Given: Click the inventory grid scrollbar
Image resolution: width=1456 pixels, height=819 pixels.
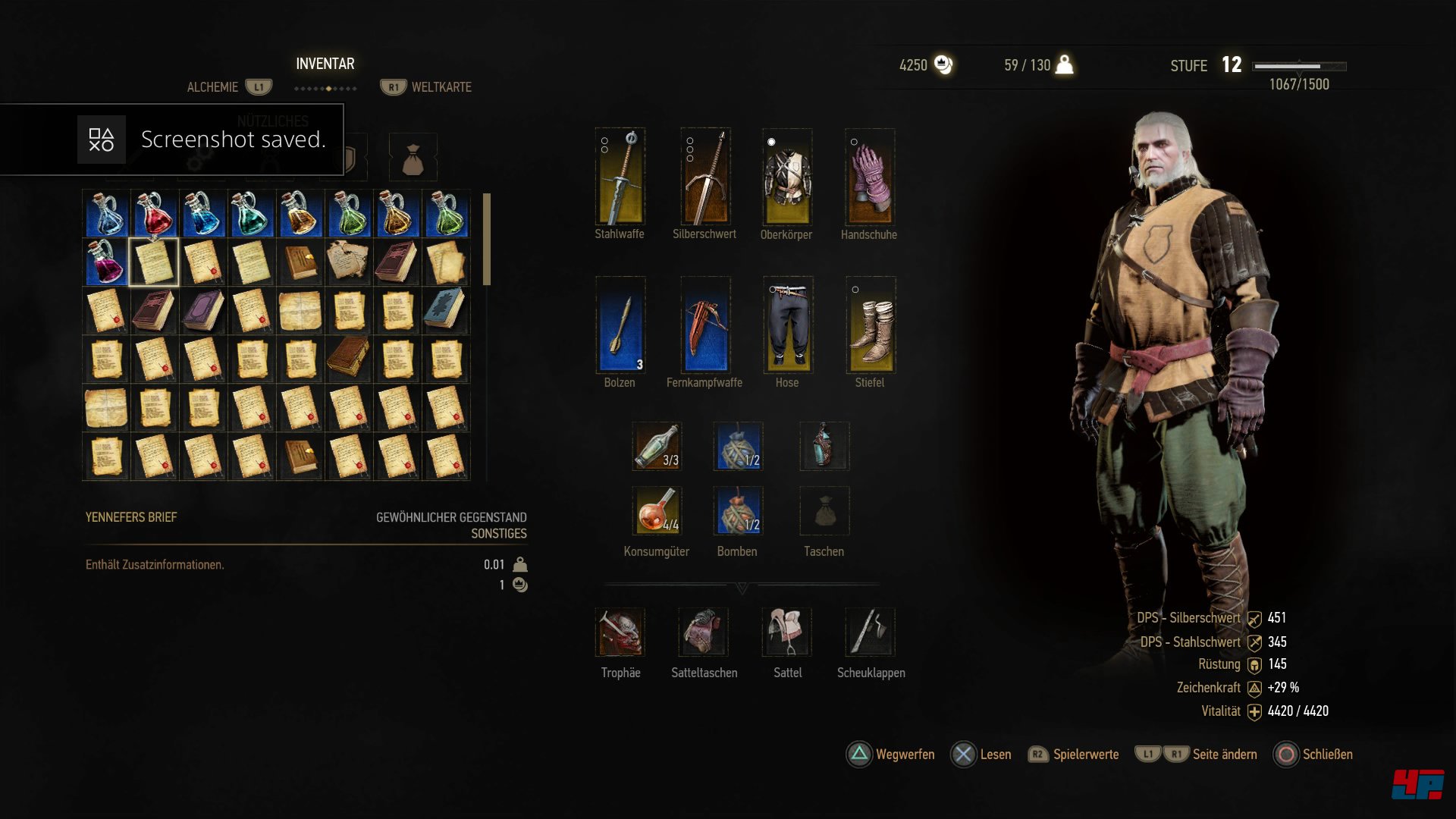Looking at the screenshot, I should click(487, 240).
